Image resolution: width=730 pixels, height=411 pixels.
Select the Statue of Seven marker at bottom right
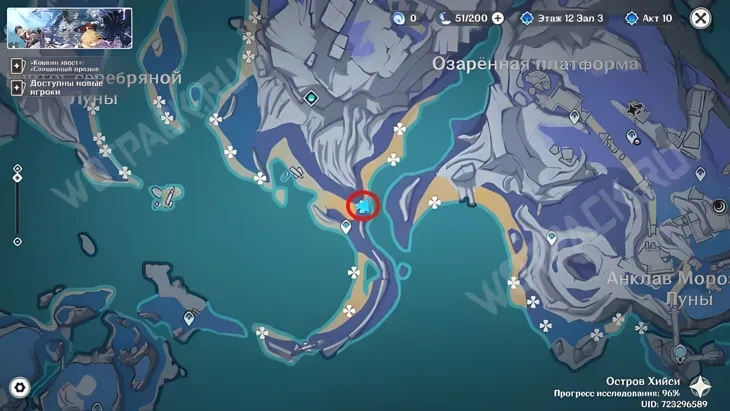(x=680, y=351)
